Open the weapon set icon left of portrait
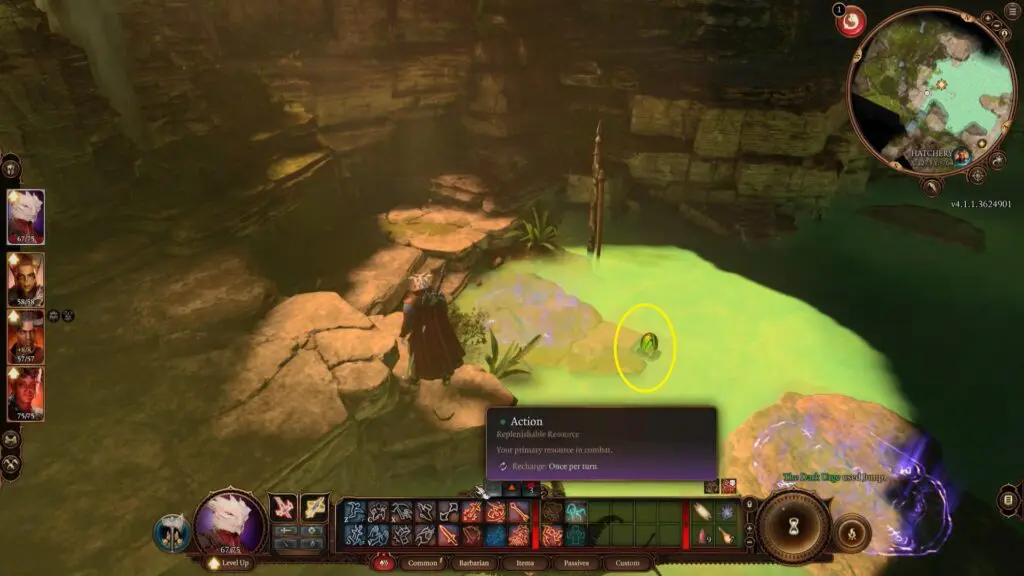Screen dimensions: 1024x576 click(172, 532)
